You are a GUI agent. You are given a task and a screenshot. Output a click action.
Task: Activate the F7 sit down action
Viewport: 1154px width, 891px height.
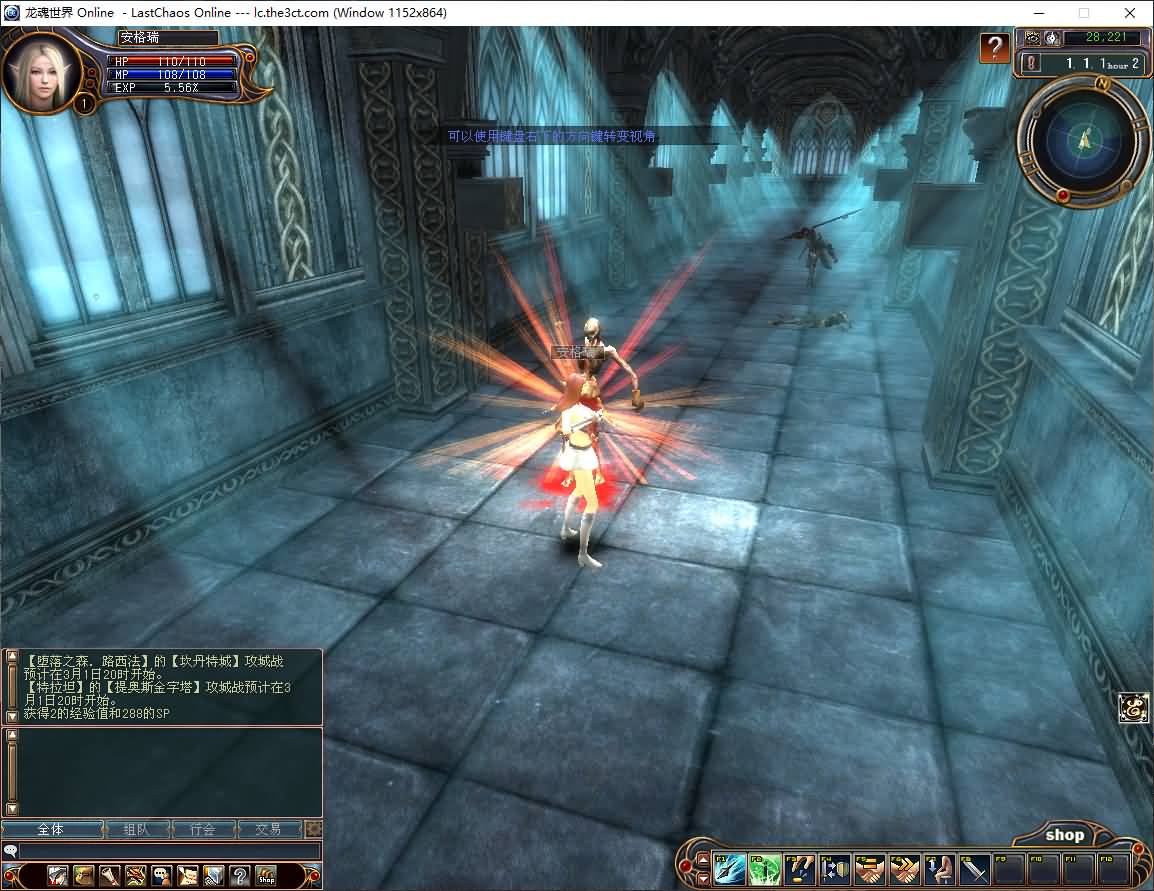938,869
